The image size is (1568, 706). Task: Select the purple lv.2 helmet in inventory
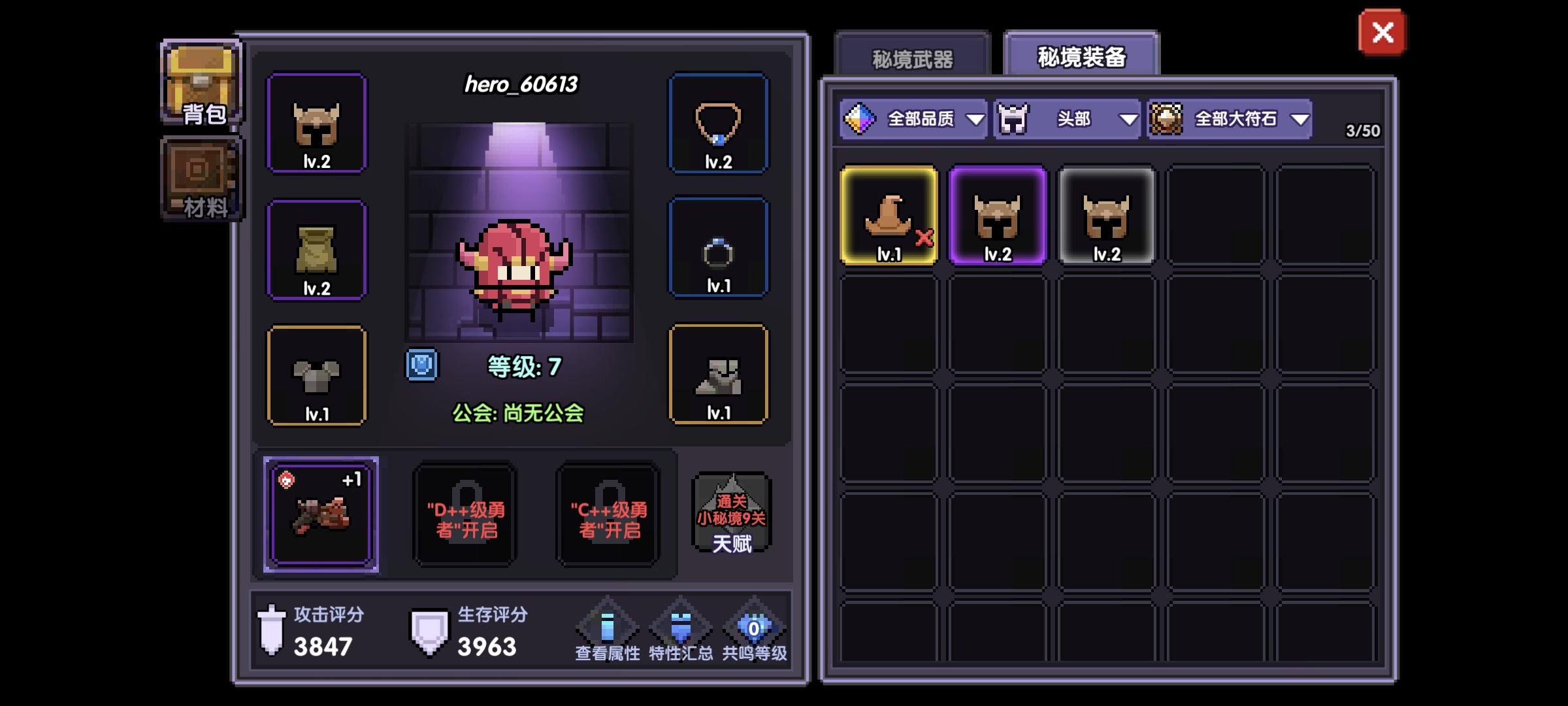point(998,216)
